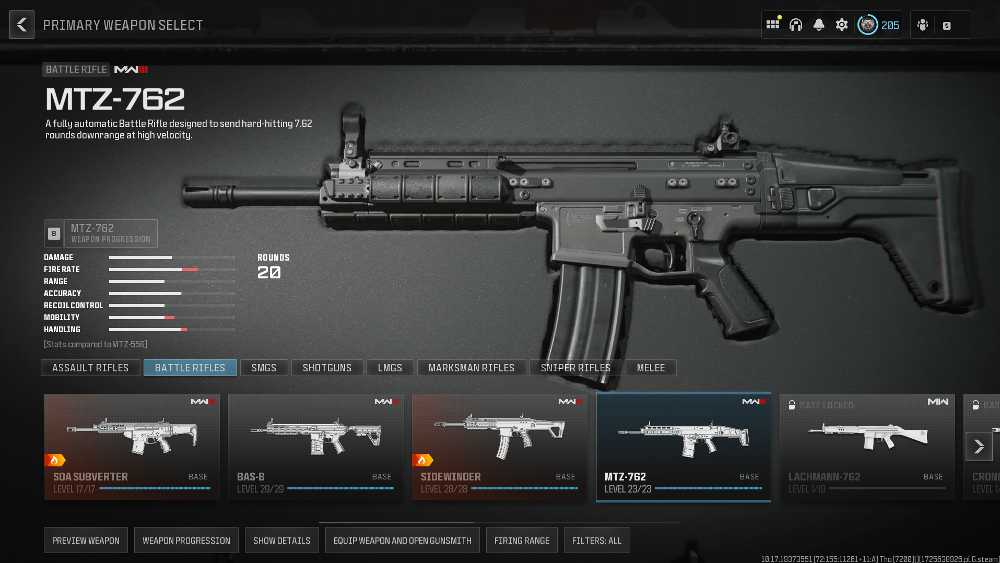Switch to the Assault Rifles tab
The height and width of the screenshot is (563, 1000).
(91, 368)
